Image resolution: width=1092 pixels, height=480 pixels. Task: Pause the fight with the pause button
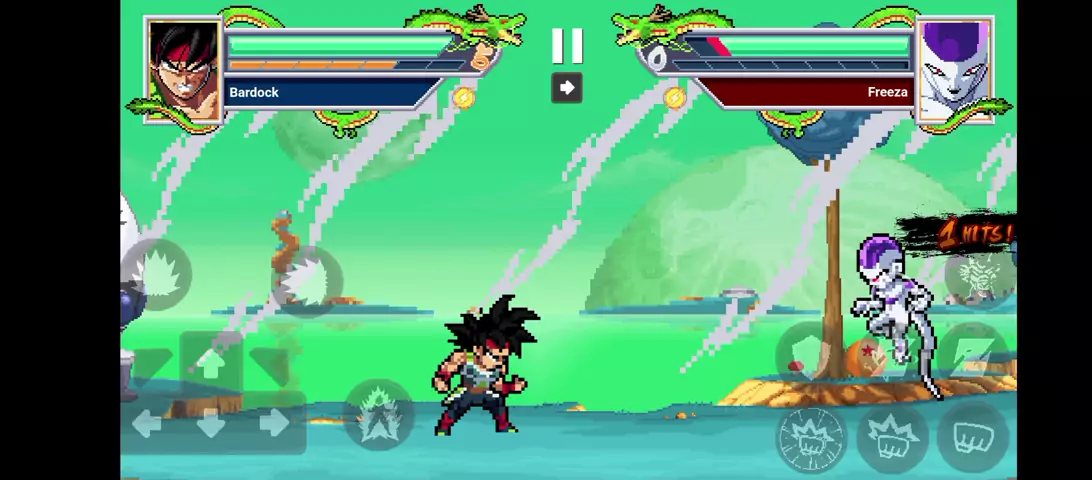pyautogui.click(x=567, y=45)
